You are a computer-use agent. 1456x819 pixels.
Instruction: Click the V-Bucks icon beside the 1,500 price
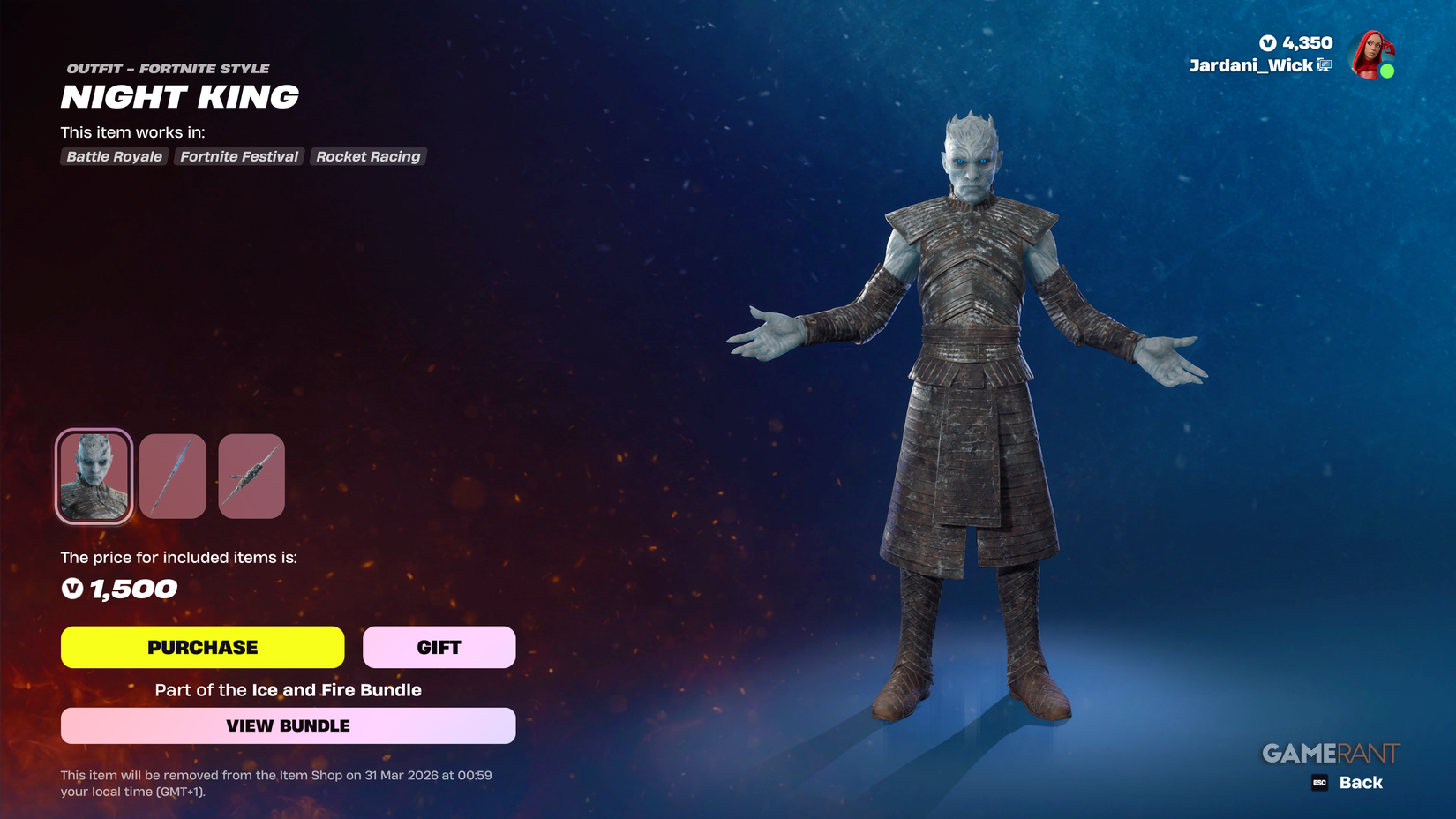point(72,589)
